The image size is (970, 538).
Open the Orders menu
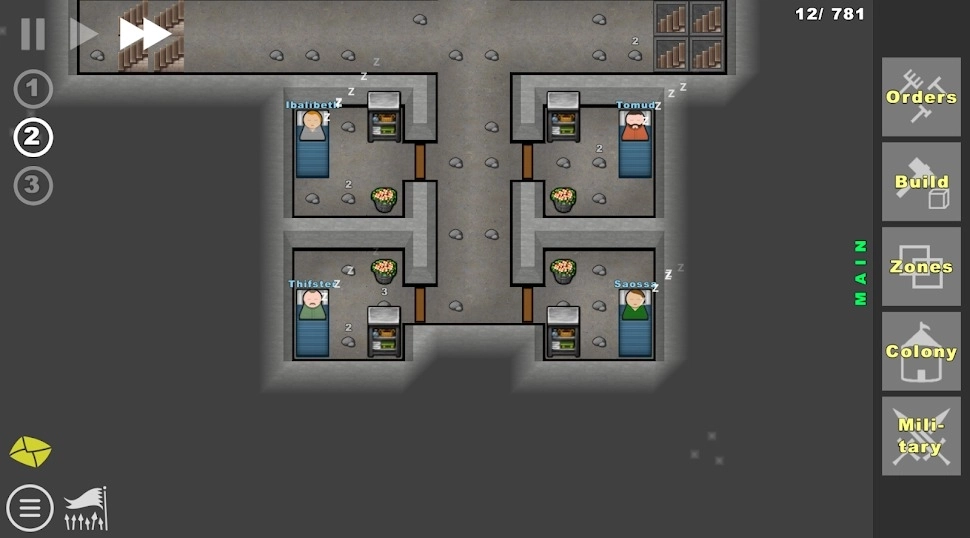tap(921, 97)
